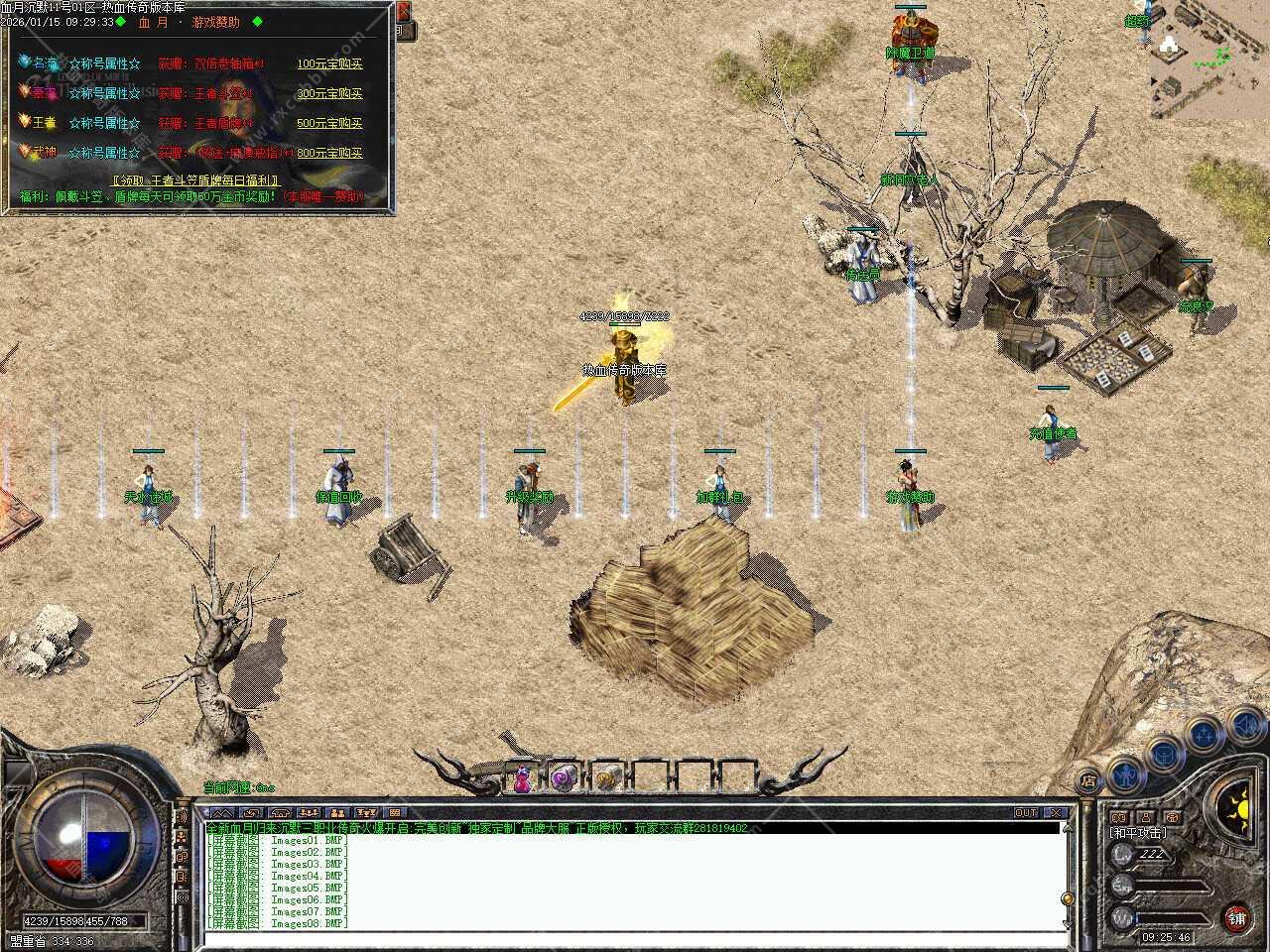Buy the 300 yuanbao 豪杰 sponsor tier
This screenshot has width=1270, height=952.
pyautogui.click(x=329, y=93)
